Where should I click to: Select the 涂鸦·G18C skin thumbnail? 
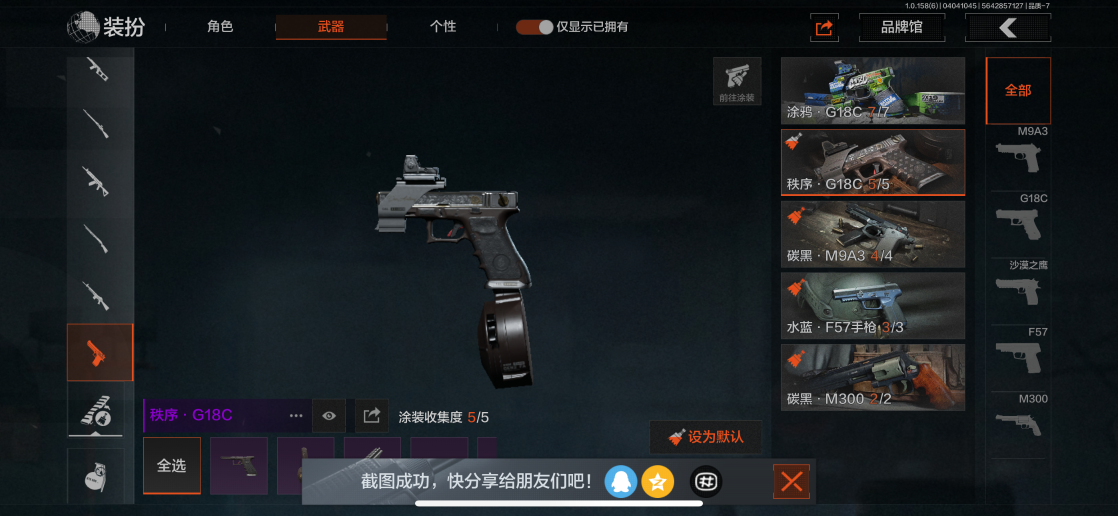pyautogui.click(x=872, y=90)
